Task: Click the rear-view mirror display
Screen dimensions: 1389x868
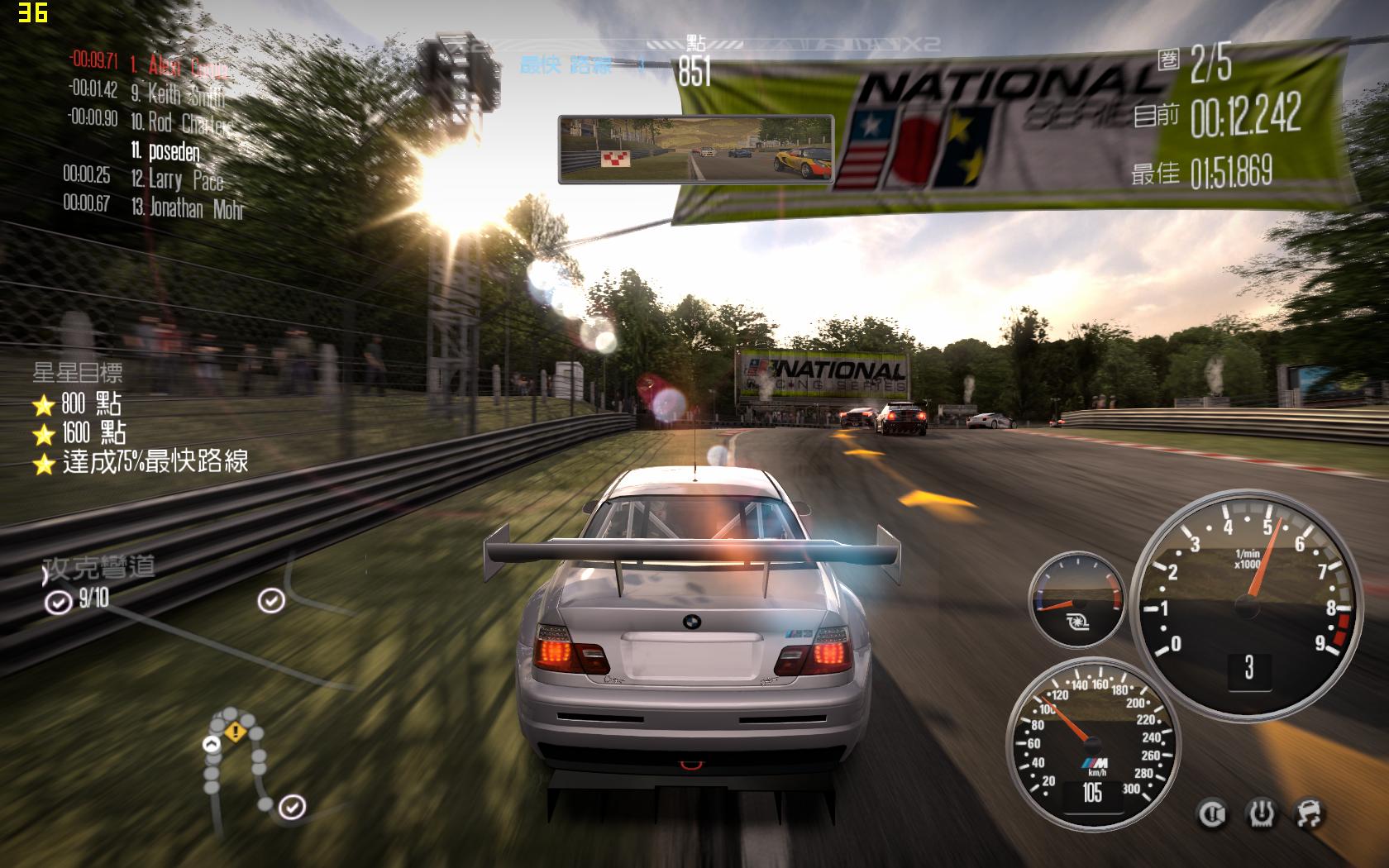Action: point(695,148)
